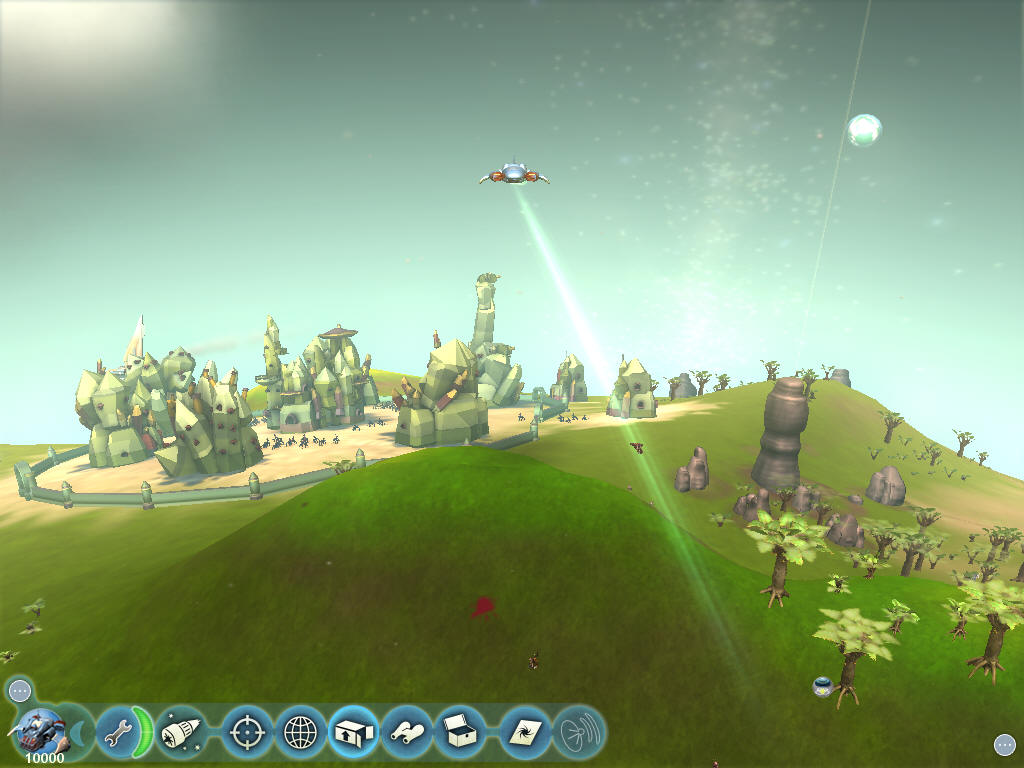Screen dimensions: 1024x768
Task: Open the globe planet tools
Action: (300, 733)
